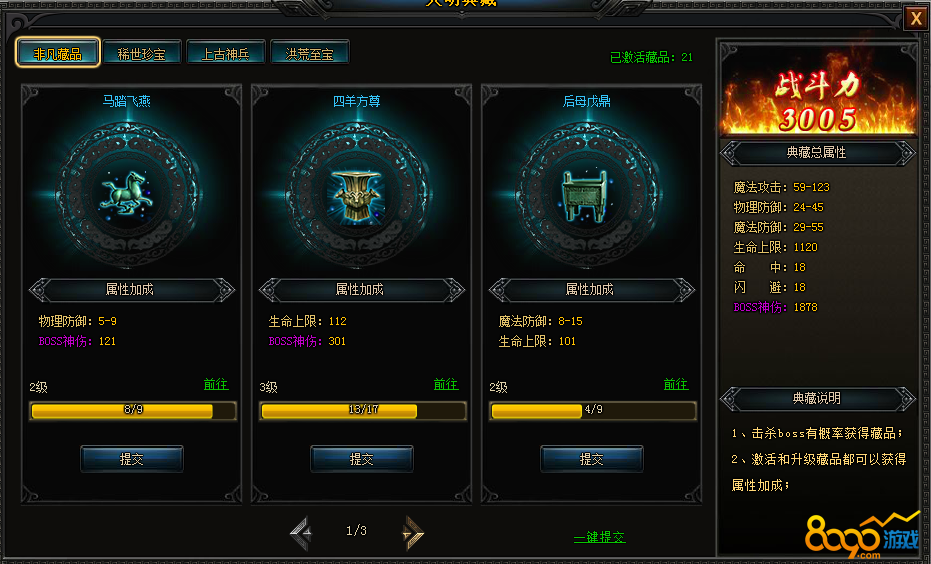Submit items for 马踏飞燕 with 提交
Image resolution: width=931 pixels, height=564 pixels.
(x=132, y=459)
